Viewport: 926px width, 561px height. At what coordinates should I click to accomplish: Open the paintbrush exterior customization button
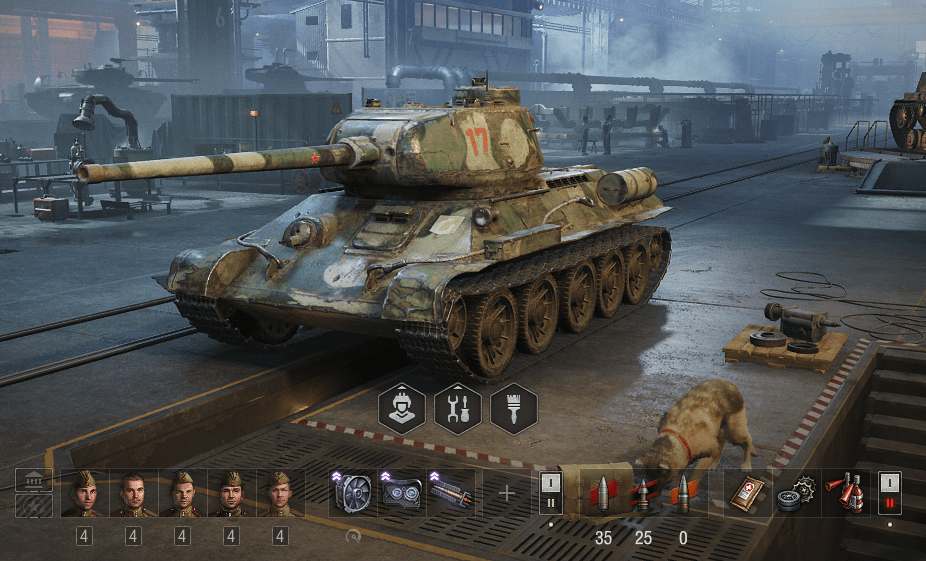coord(513,409)
